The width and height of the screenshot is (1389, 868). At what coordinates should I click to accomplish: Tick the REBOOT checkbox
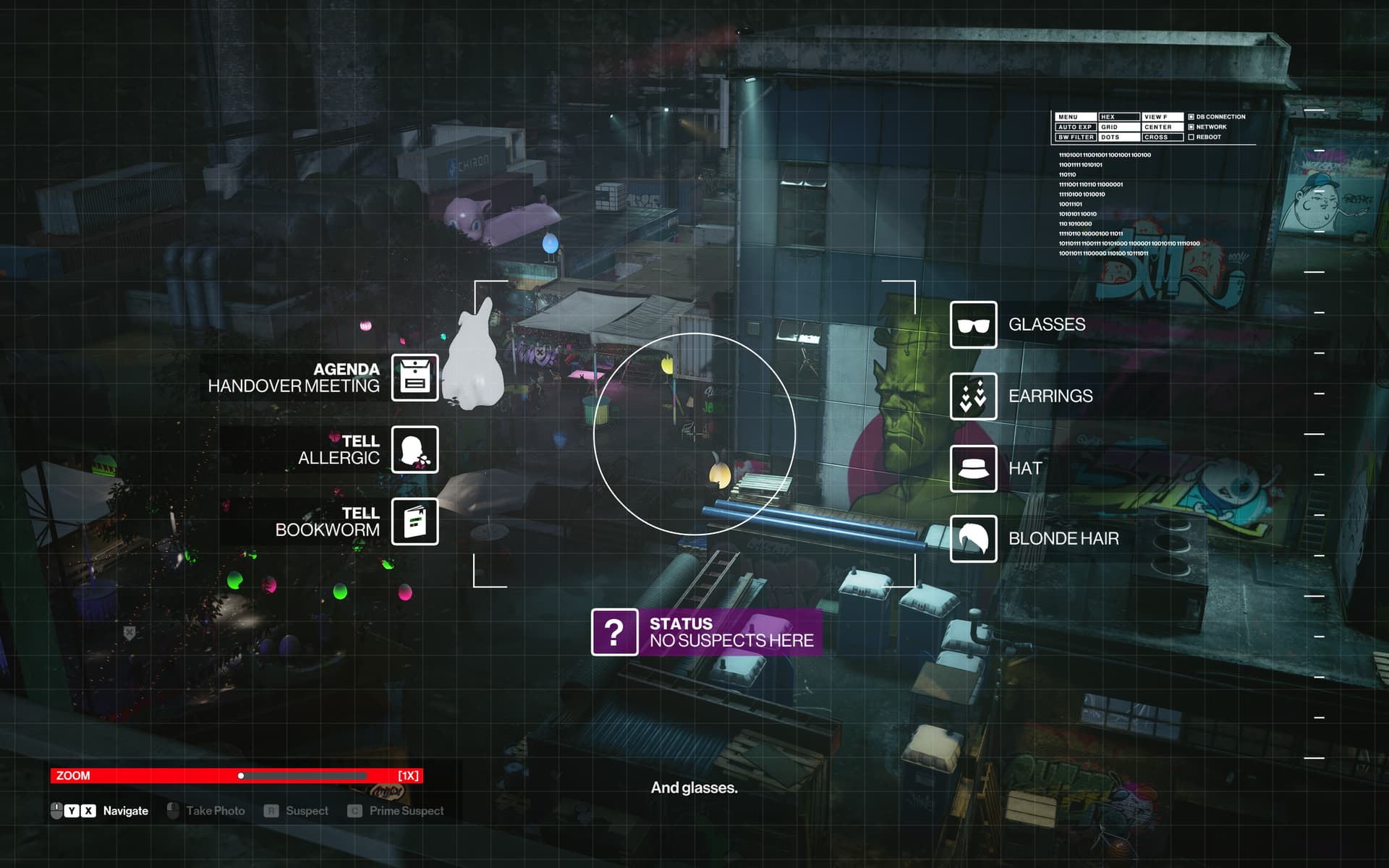[x=1191, y=137]
